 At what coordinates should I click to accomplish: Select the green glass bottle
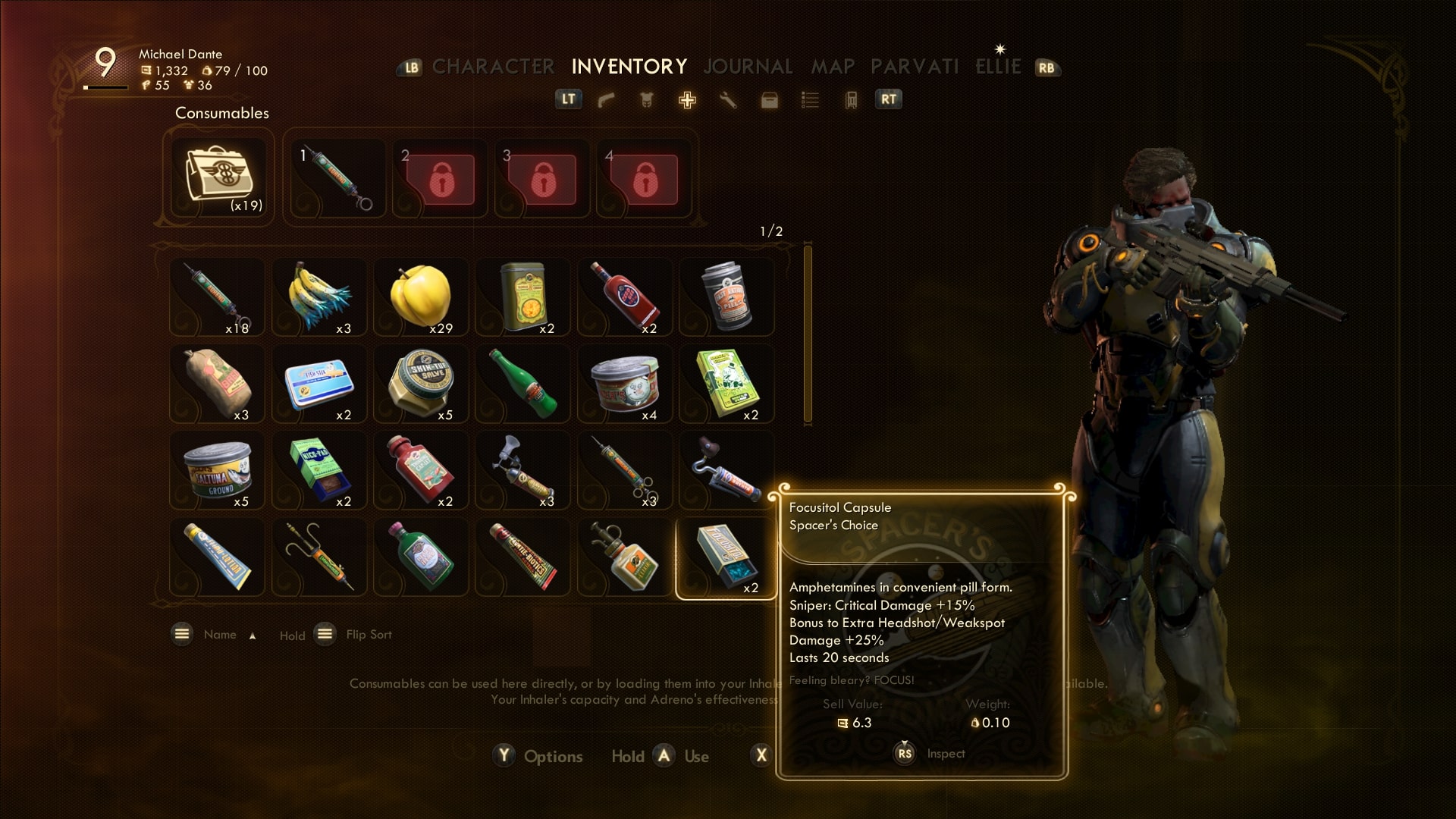[x=522, y=383]
